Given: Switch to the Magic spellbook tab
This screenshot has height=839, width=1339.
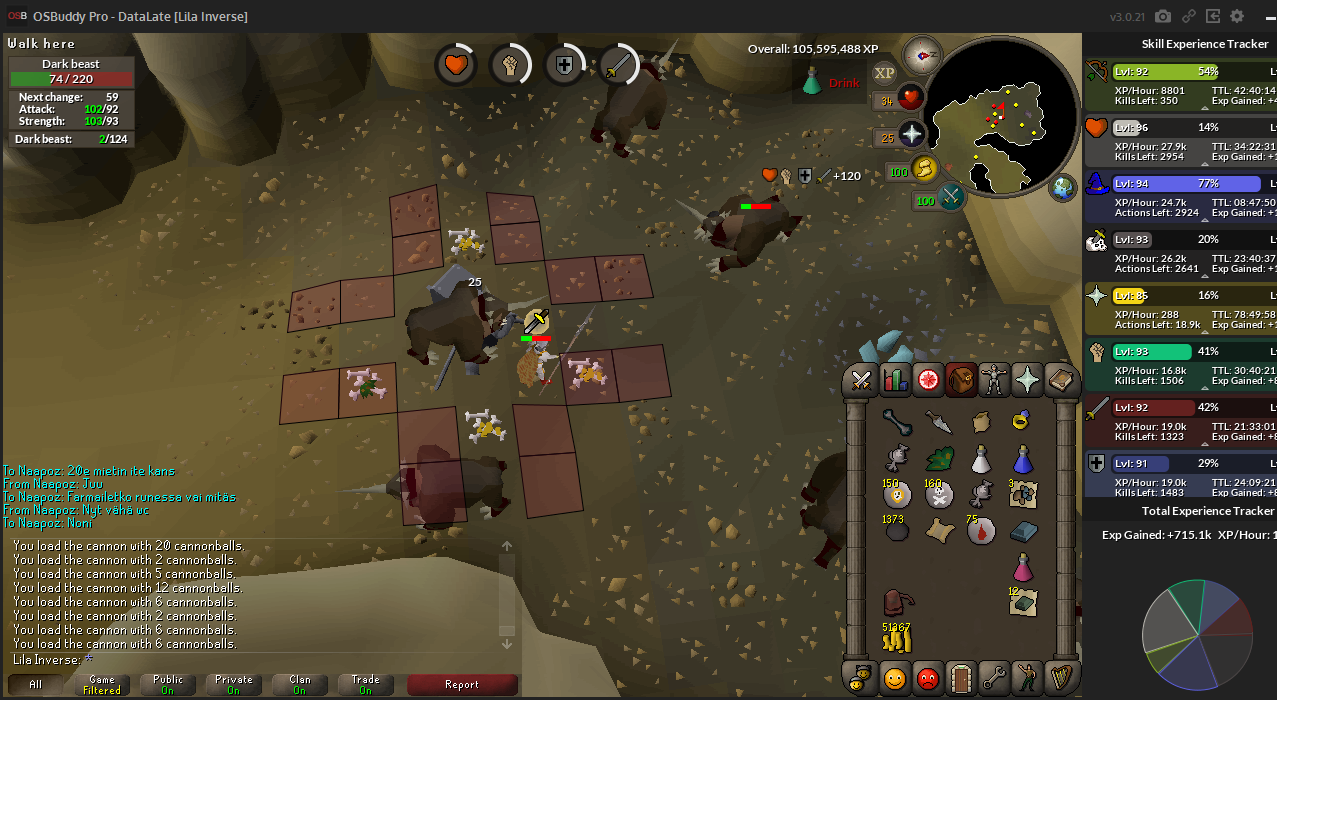Looking at the screenshot, I should pyautogui.click(x=1060, y=380).
